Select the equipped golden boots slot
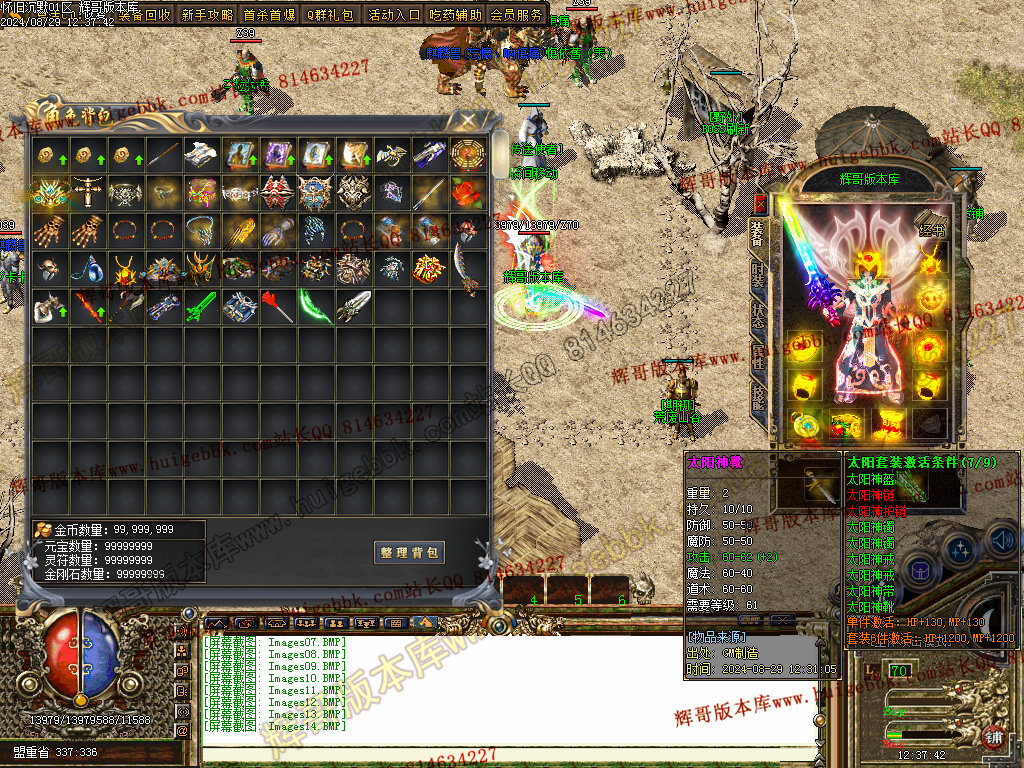This screenshot has height=768, width=1024. (889, 422)
